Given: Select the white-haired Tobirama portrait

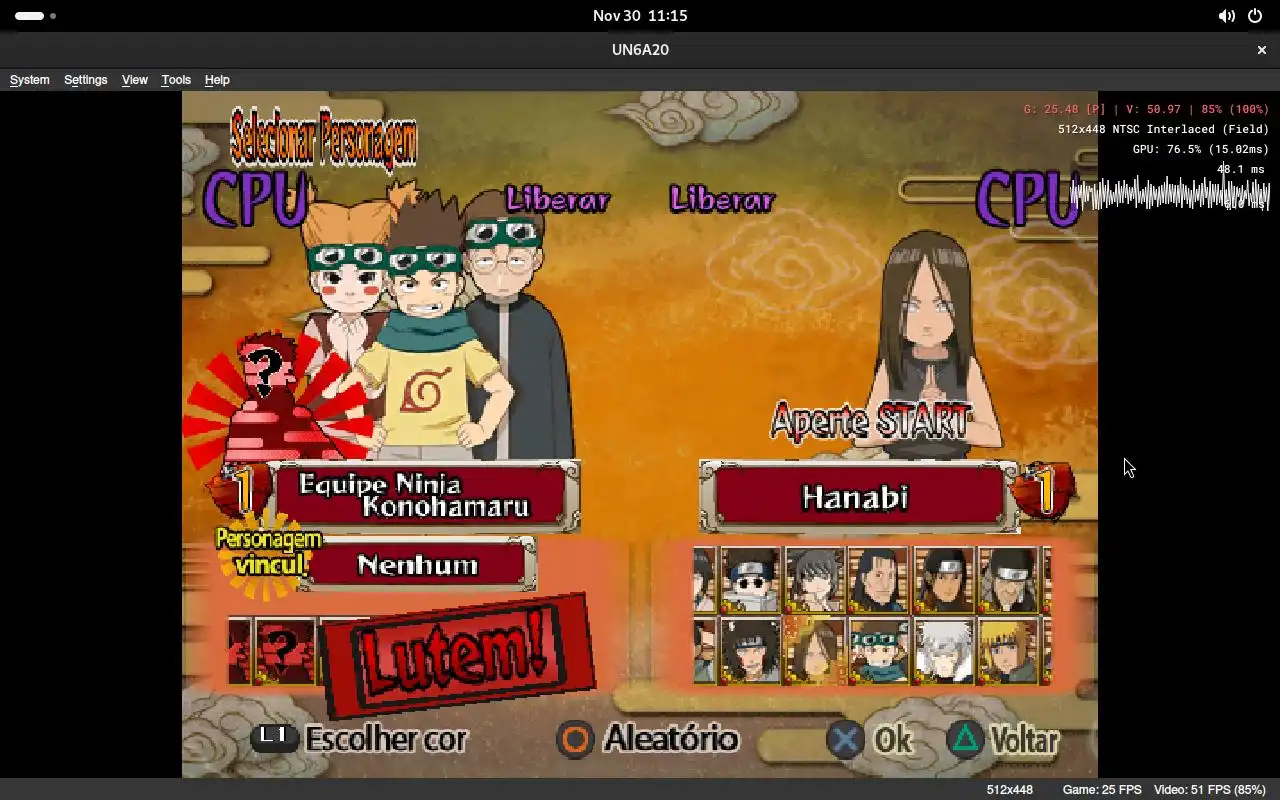Looking at the screenshot, I should click(x=944, y=651).
